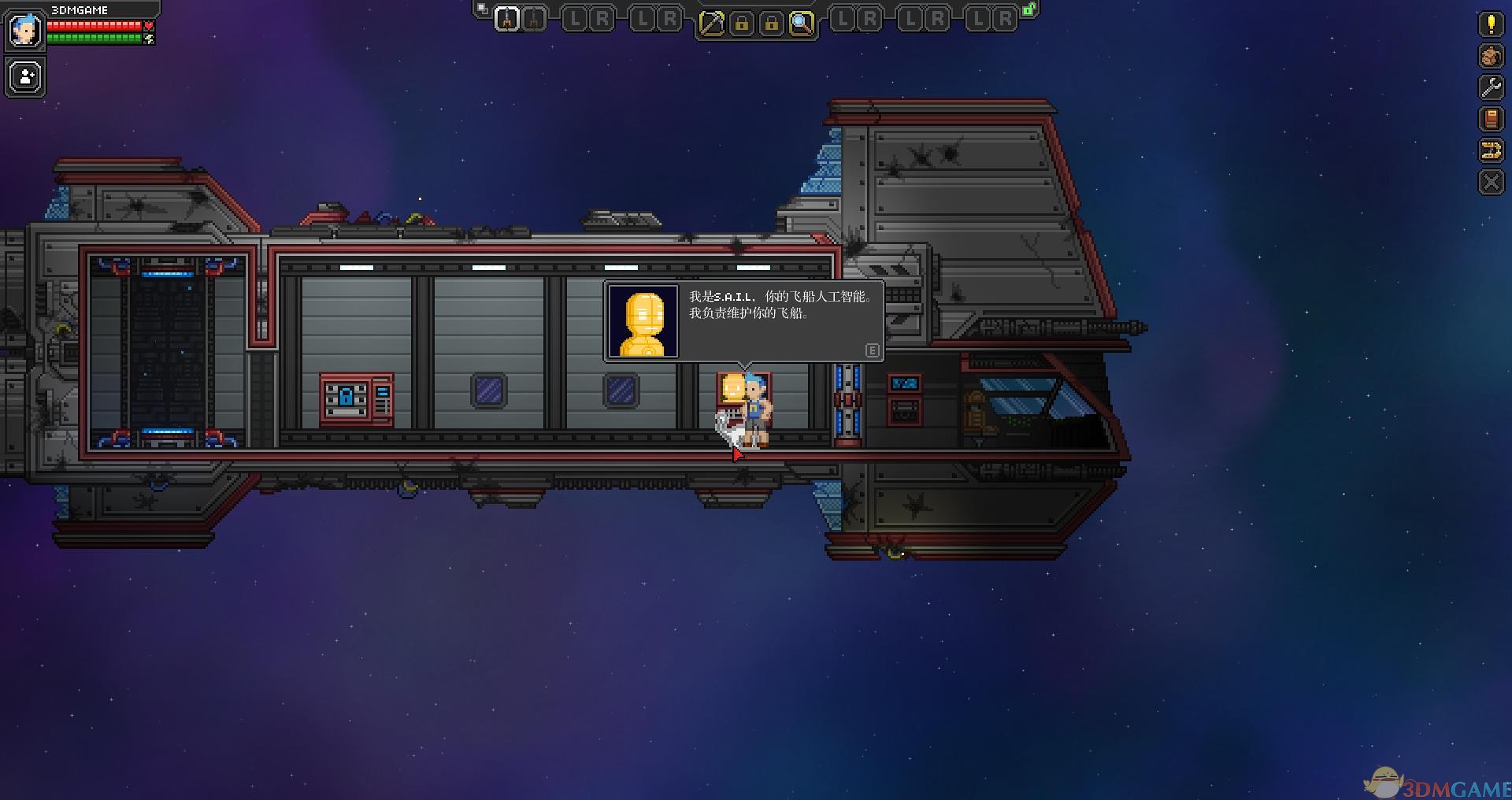The height and width of the screenshot is (800, 1512).
Task: Click the greyed-out crossed X icon
Action: [1491, 183]
